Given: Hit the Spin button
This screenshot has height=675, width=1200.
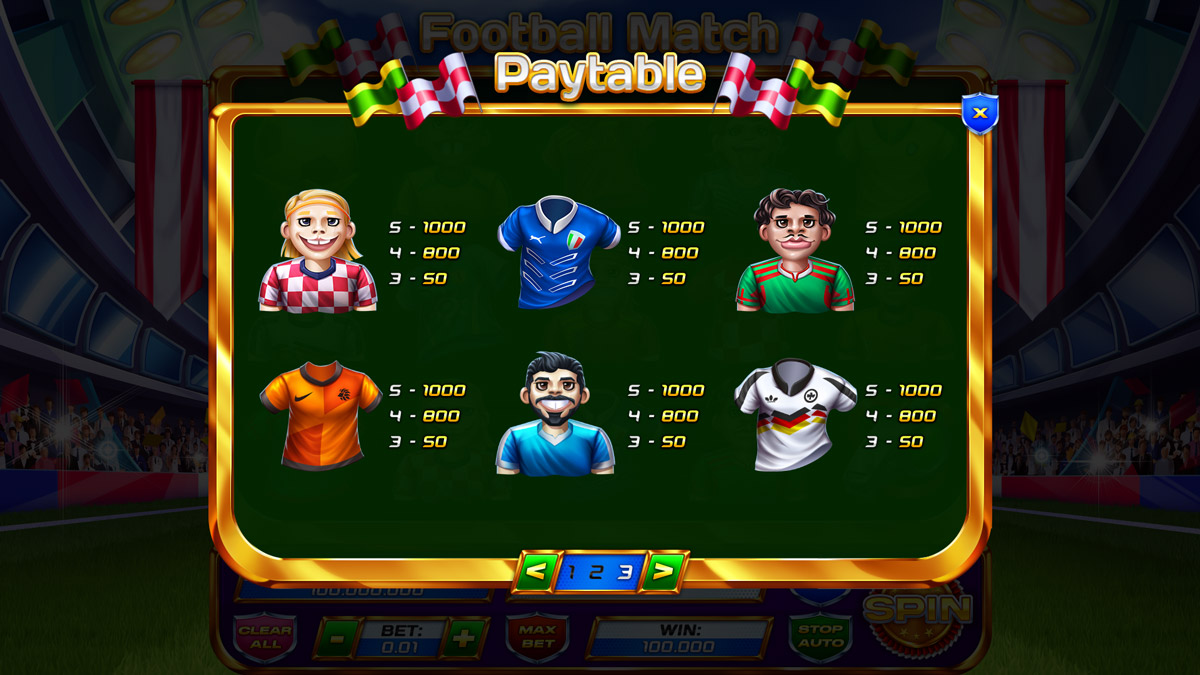Looking at the screenshot, I should (x=918, y=610).
